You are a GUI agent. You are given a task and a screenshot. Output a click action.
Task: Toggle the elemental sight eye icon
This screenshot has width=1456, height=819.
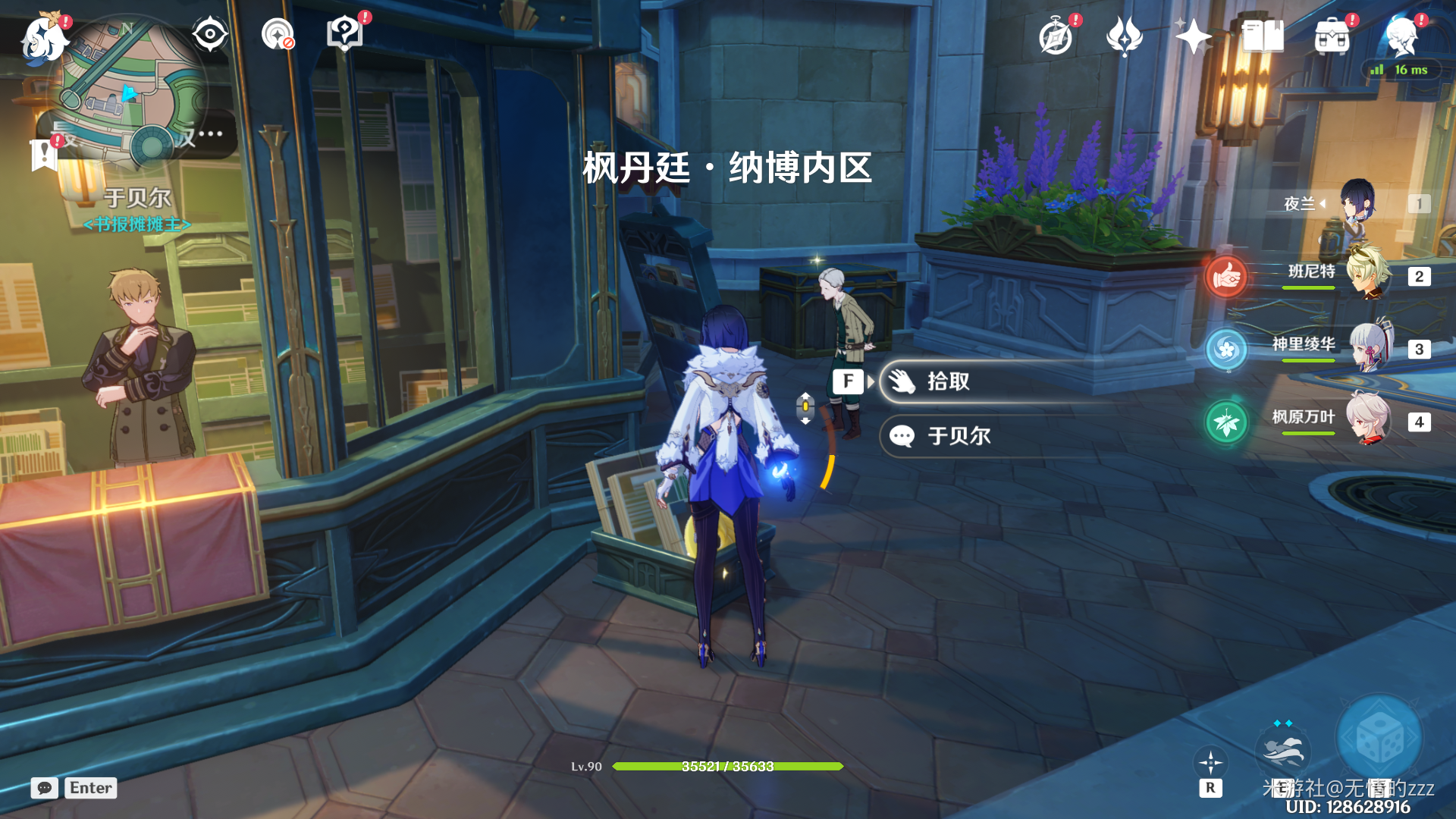[209, 34]
